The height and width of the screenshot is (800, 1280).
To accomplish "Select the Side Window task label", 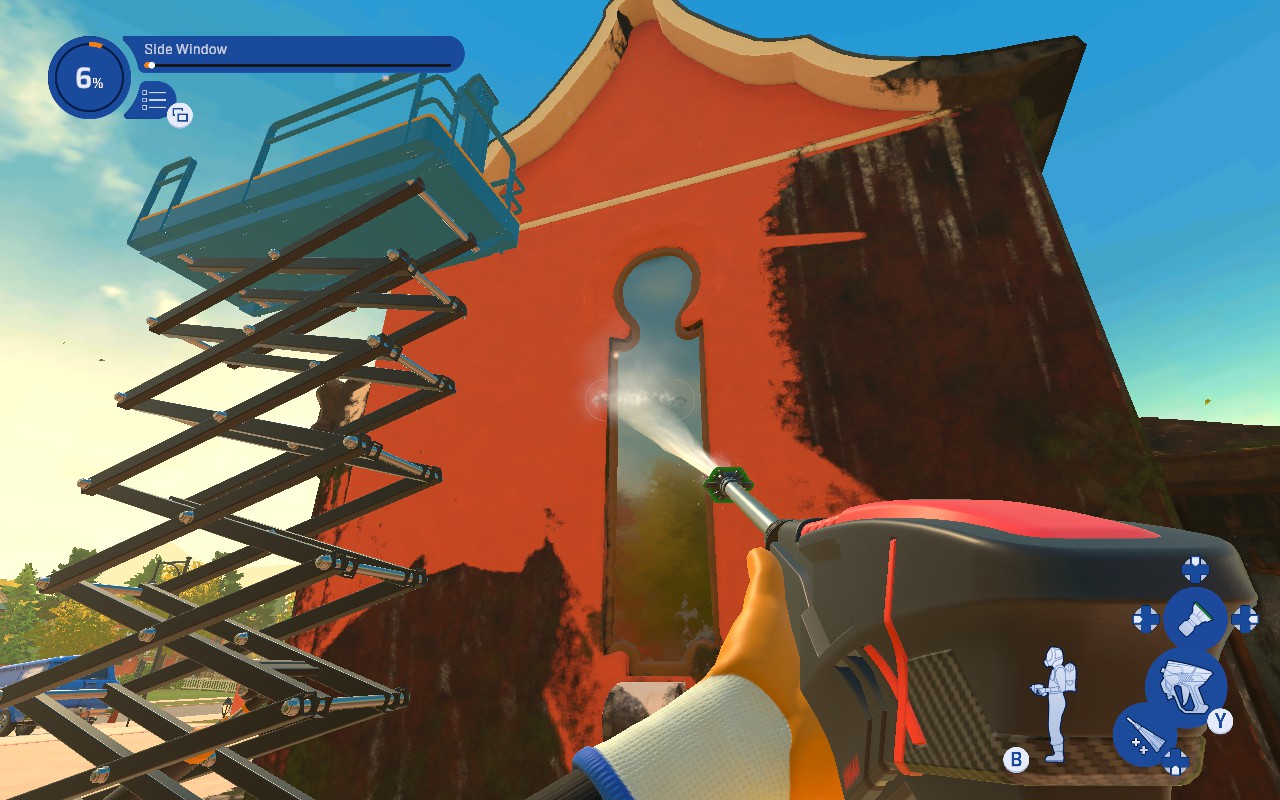I will click(184, 48).
